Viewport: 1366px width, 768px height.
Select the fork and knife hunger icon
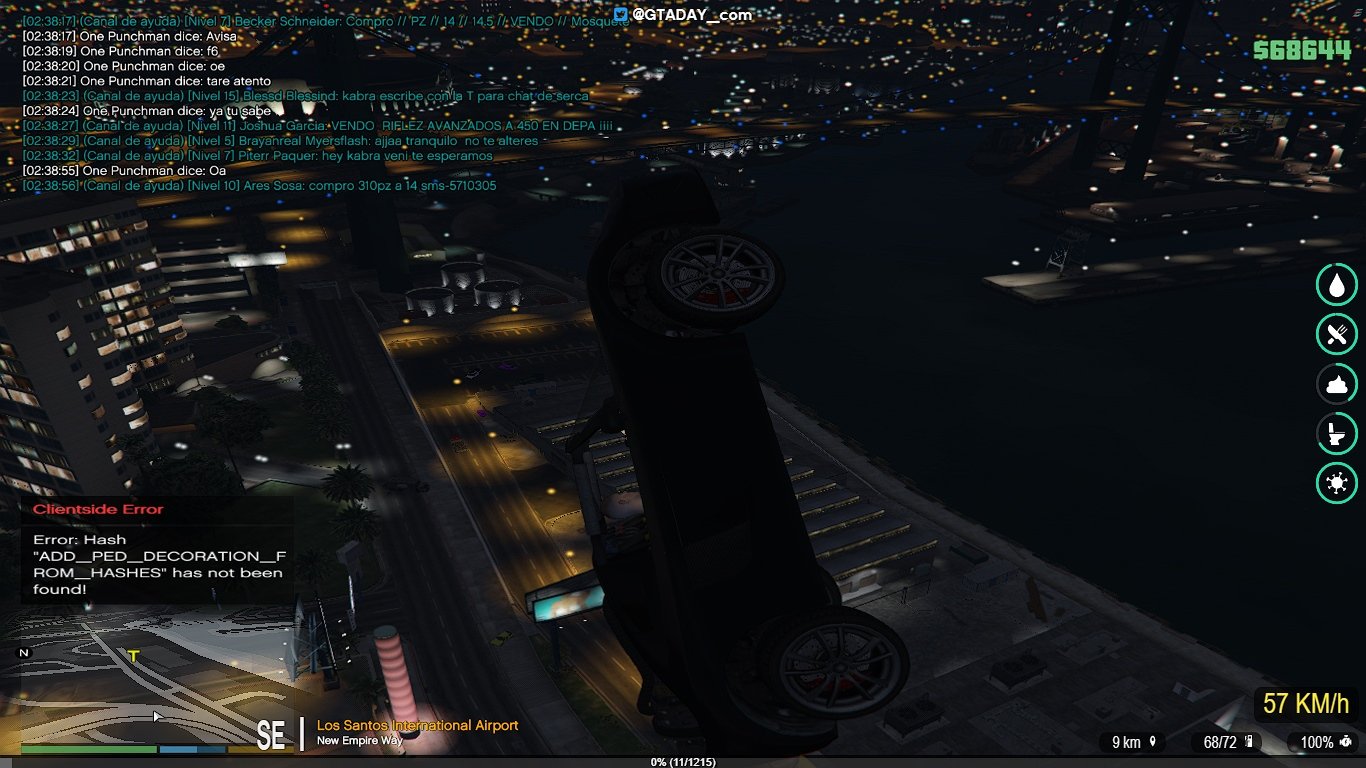point(1336,334)
